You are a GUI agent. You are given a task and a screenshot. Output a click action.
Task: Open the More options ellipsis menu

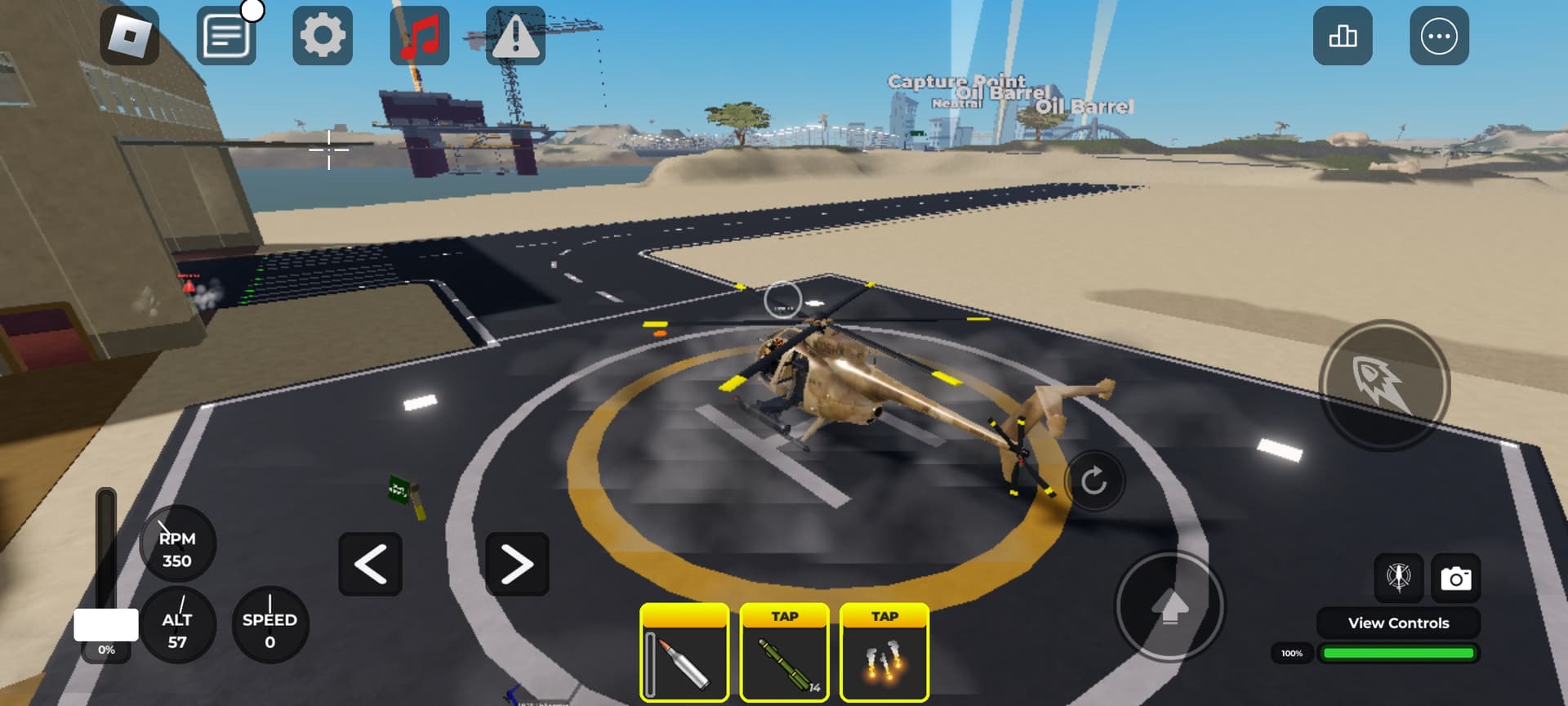1440,36
